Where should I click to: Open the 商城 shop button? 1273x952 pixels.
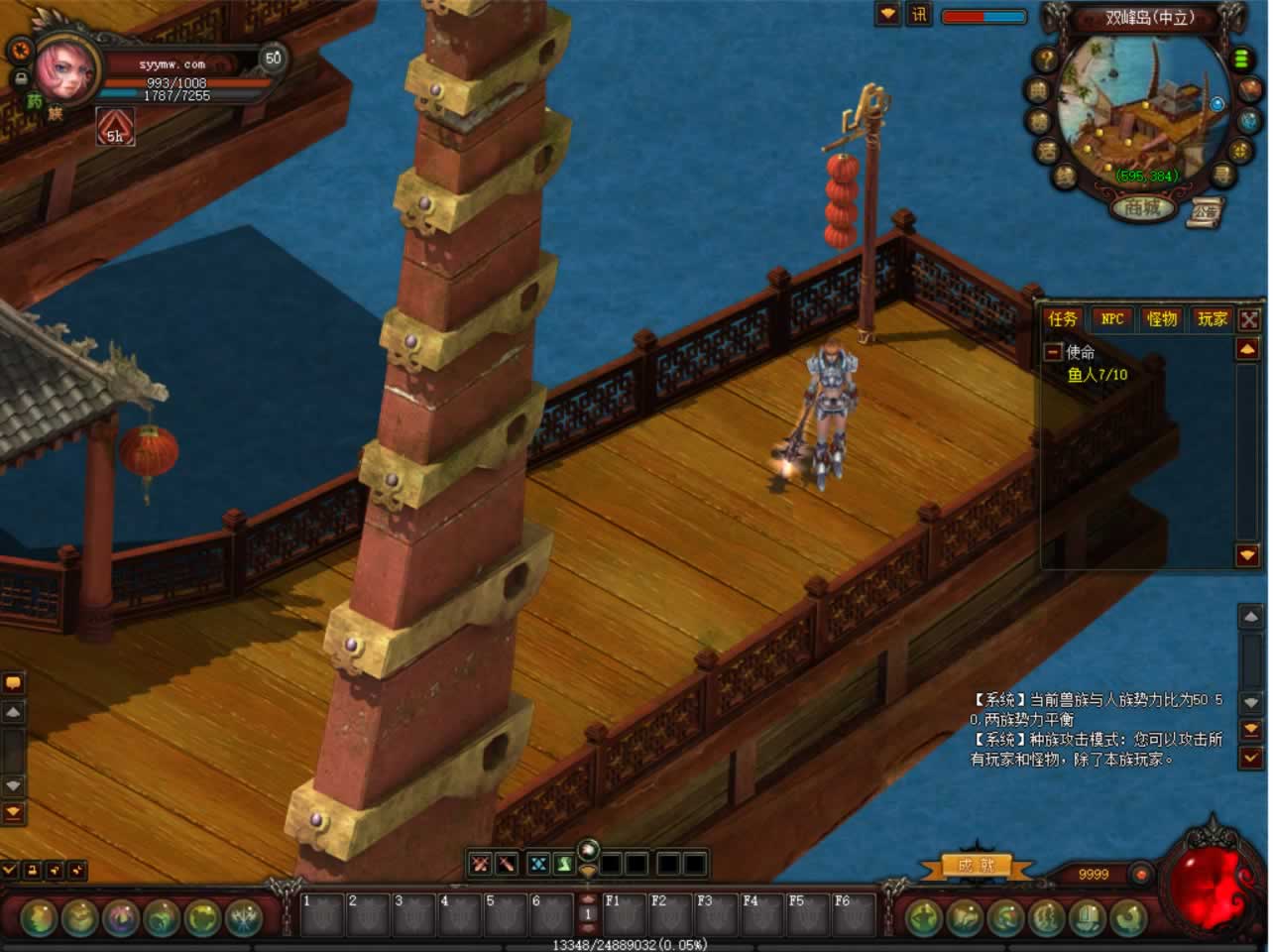click(1142, 208)
